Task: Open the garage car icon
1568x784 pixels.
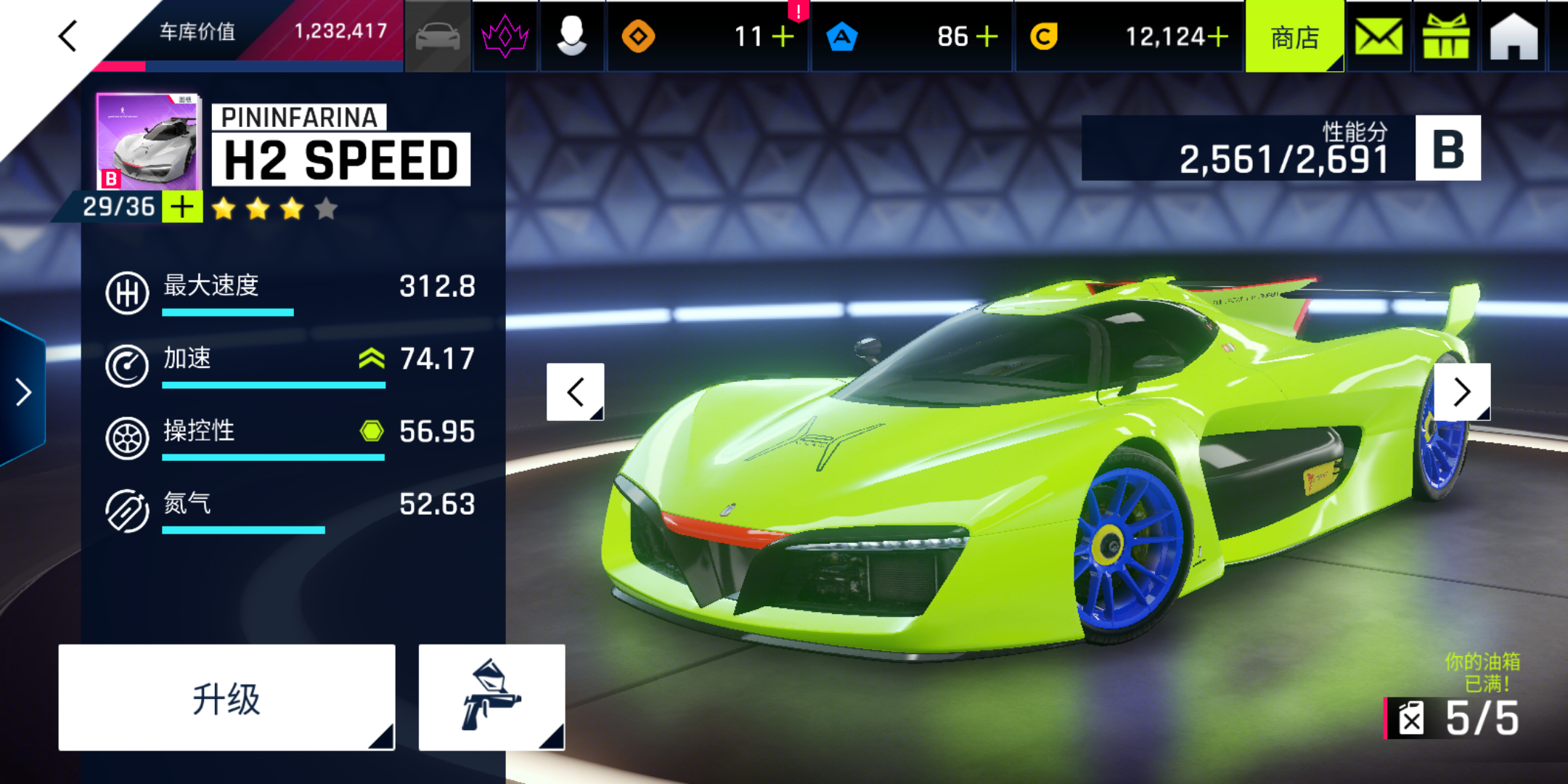Action: click(x=437, y=36)
